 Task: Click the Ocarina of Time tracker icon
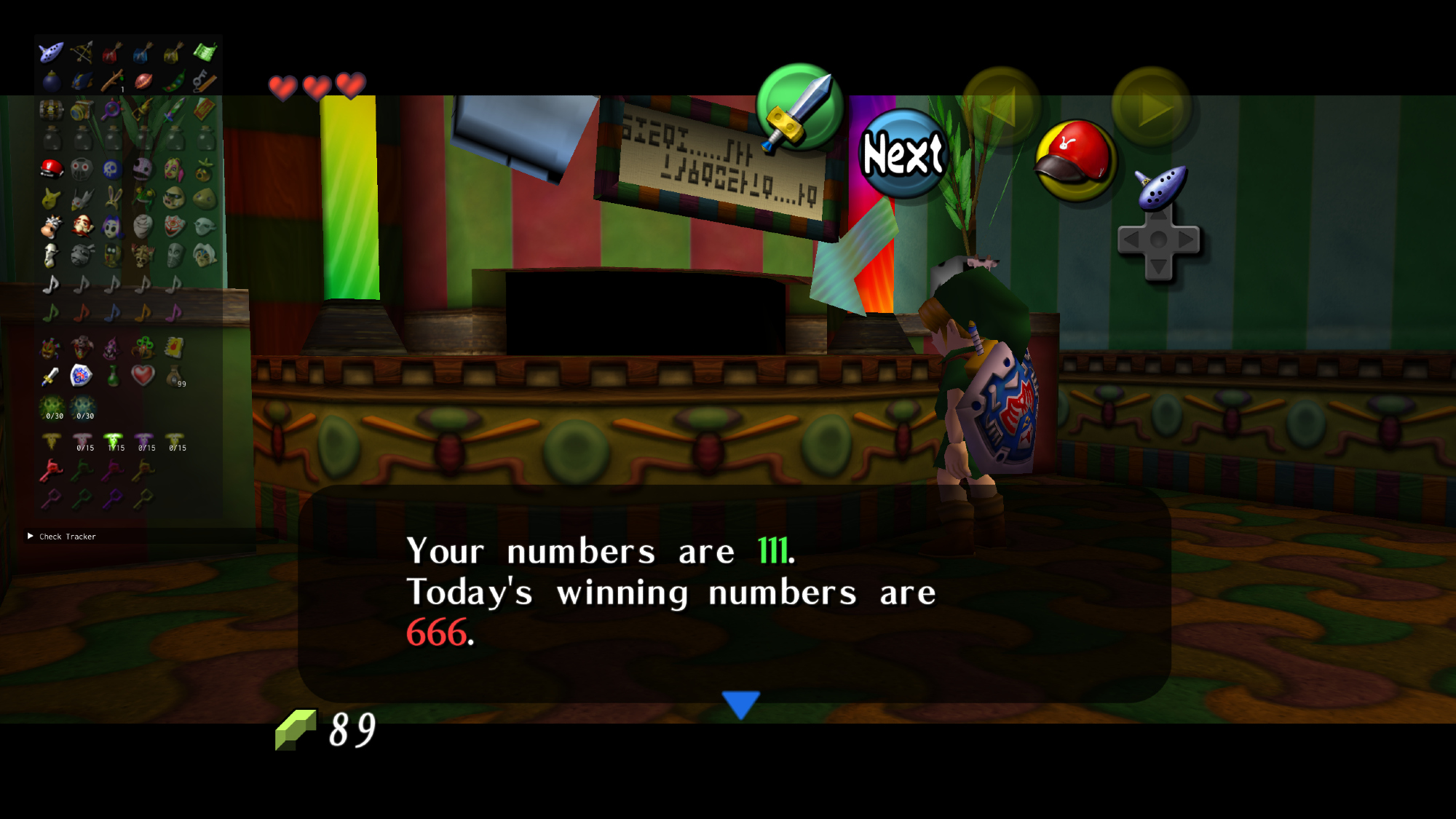51,52
